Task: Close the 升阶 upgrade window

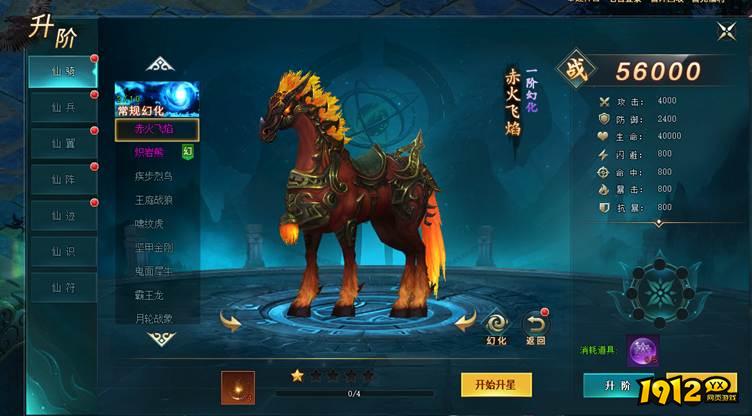Action: point(727,31)
